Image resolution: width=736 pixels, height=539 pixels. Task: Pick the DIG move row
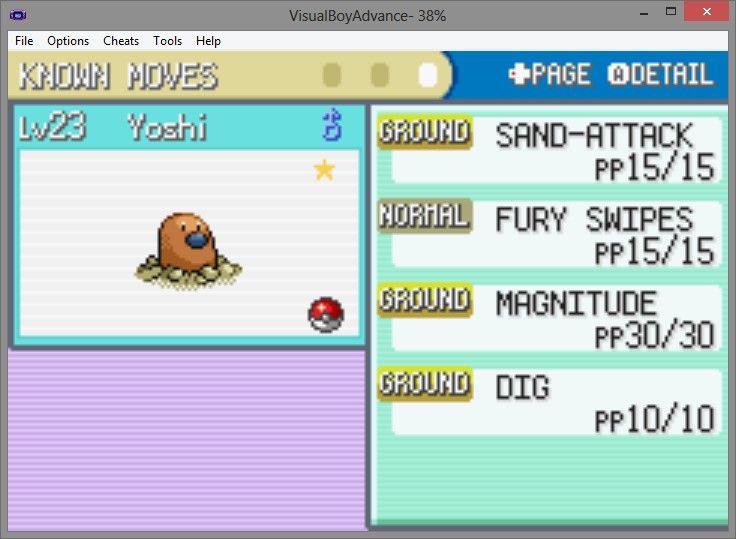[550, 401]
